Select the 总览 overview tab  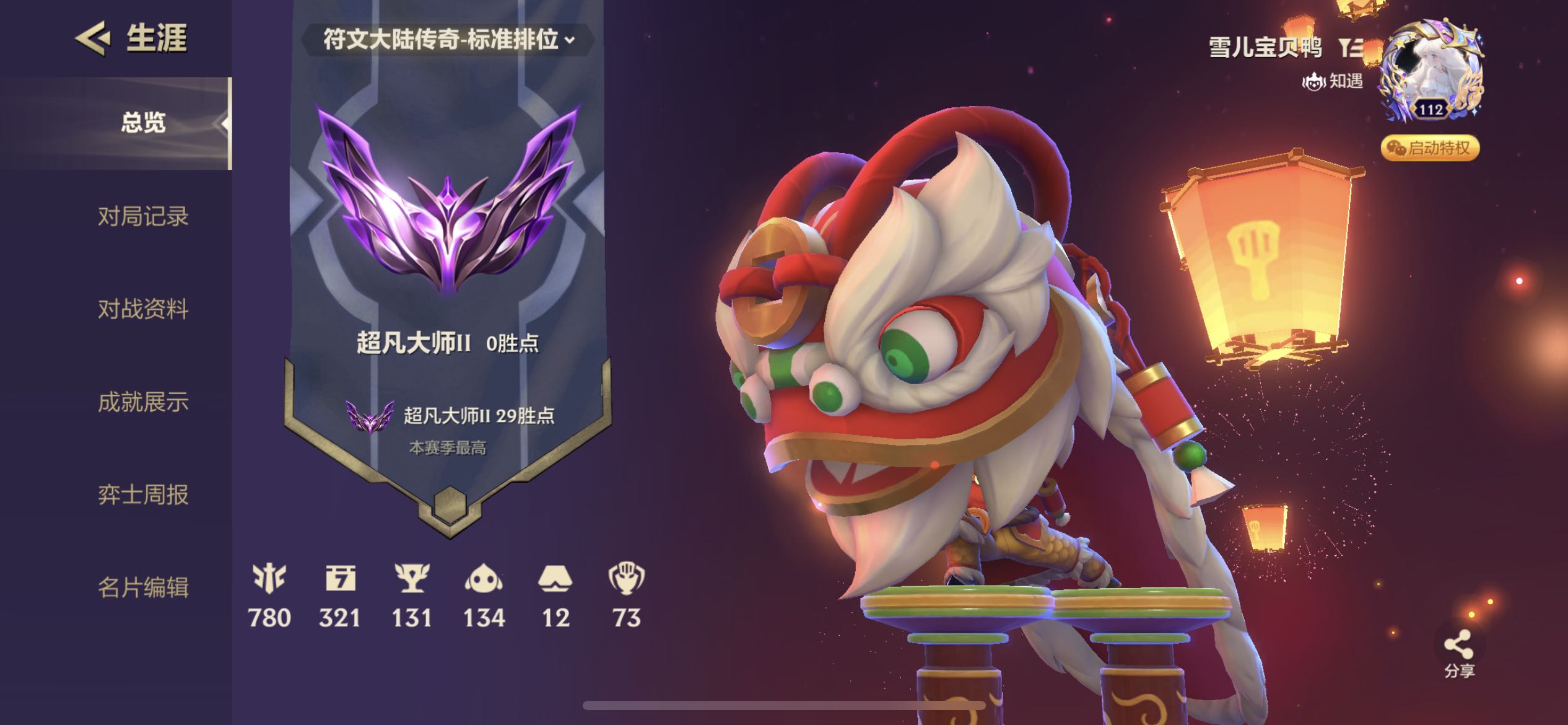[143, 123]
